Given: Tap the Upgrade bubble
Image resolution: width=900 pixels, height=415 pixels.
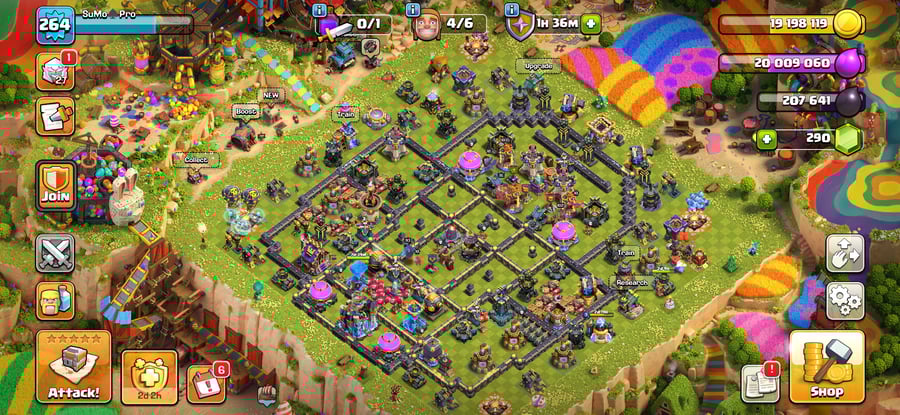Looking at the screenshot, I should [539, 66].
